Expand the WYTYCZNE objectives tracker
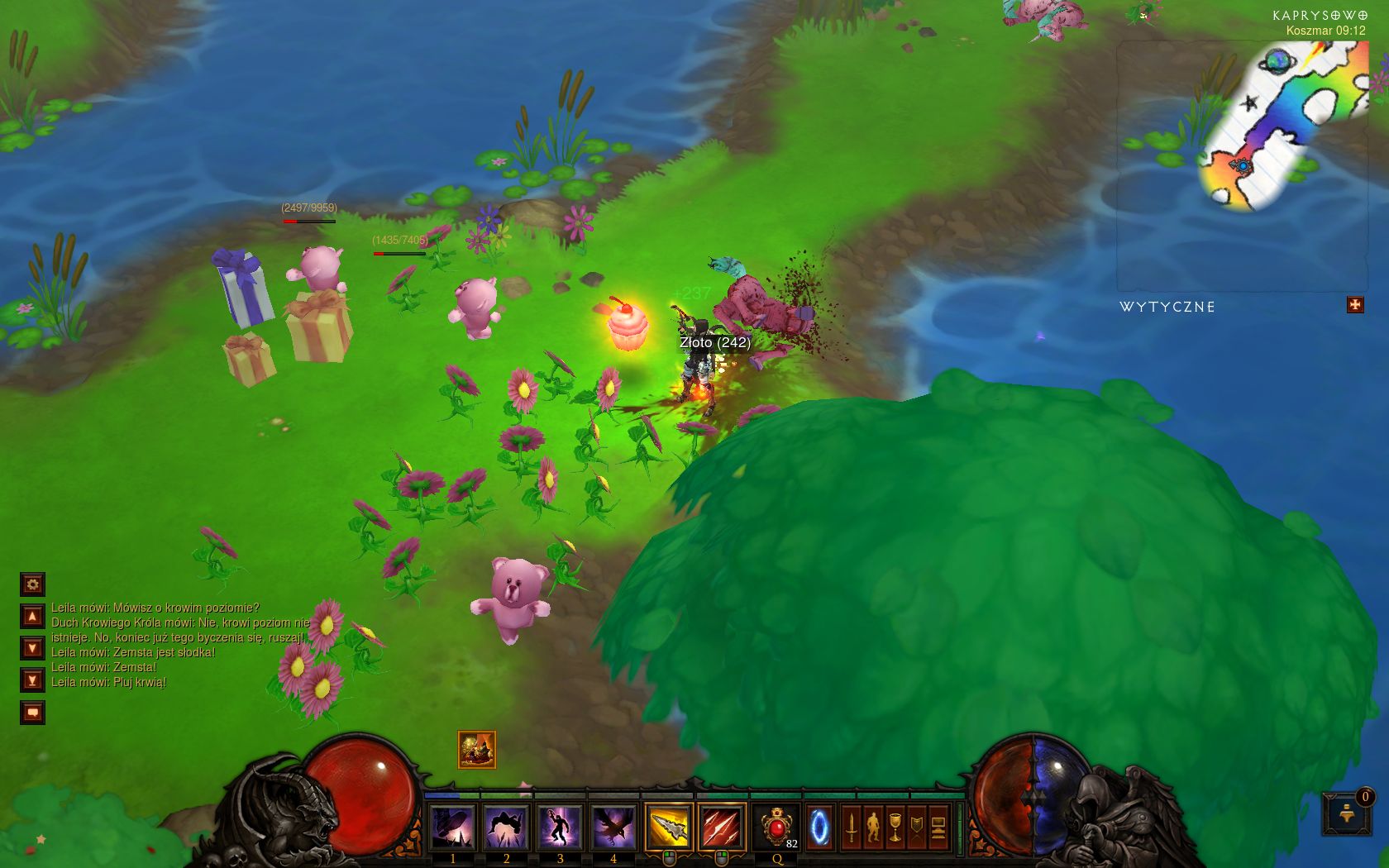 pos(1355,305)
